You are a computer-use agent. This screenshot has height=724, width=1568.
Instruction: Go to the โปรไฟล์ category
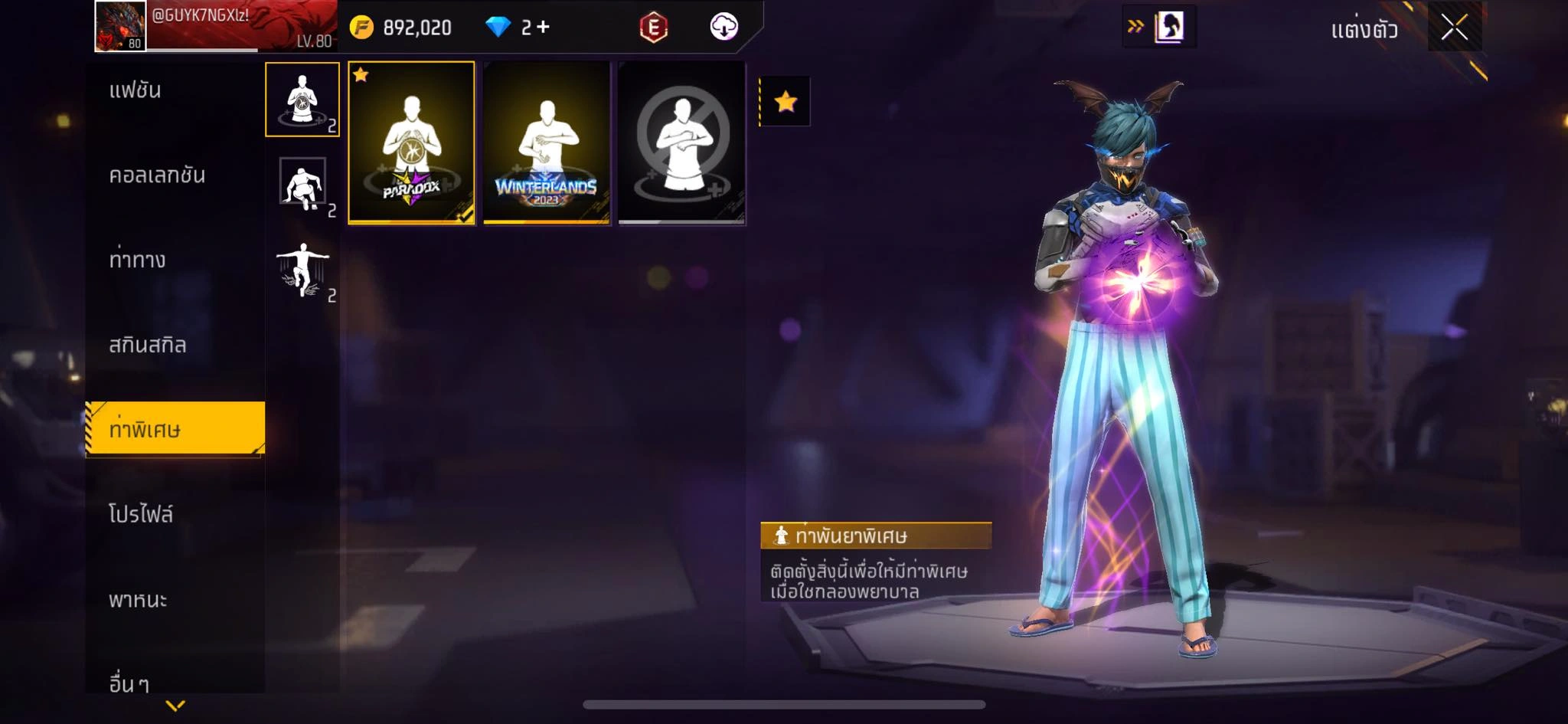click(x=142, y=514)
